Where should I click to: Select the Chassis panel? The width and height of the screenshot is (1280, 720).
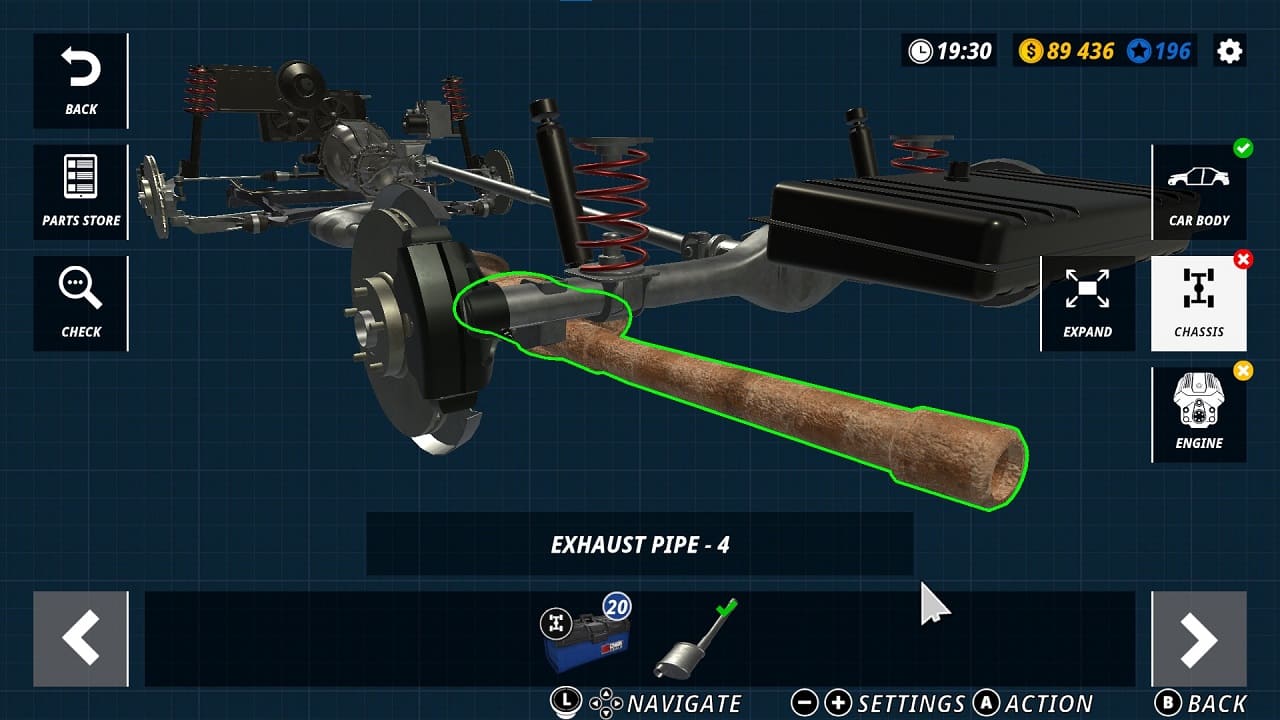point(1199,303)
